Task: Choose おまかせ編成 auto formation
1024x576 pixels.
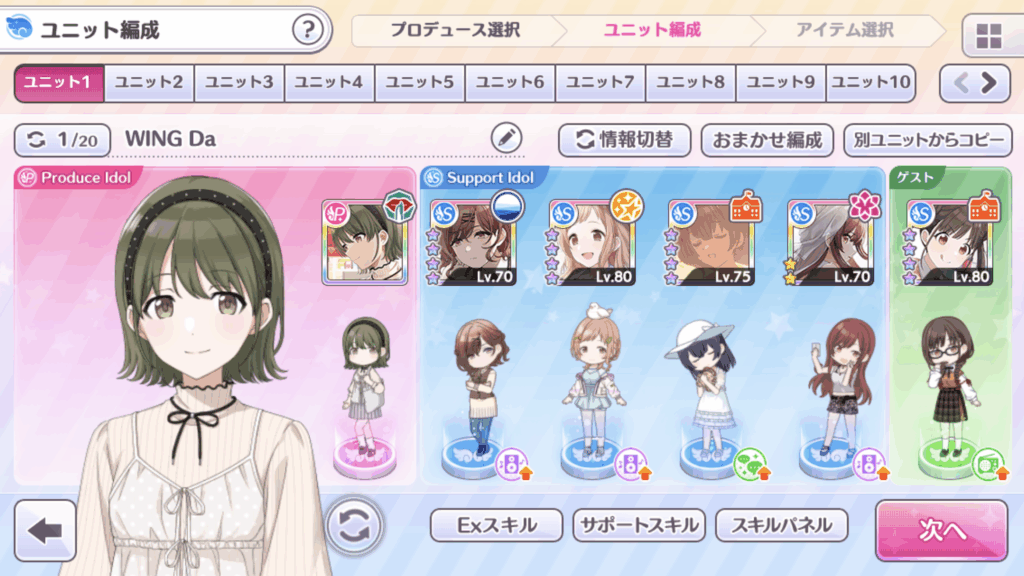Action: (x=767, y=140)
